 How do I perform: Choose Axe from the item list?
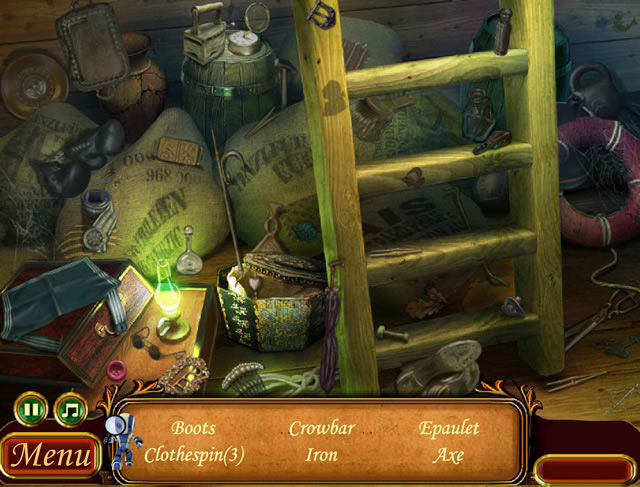click(x=449, y=455)
